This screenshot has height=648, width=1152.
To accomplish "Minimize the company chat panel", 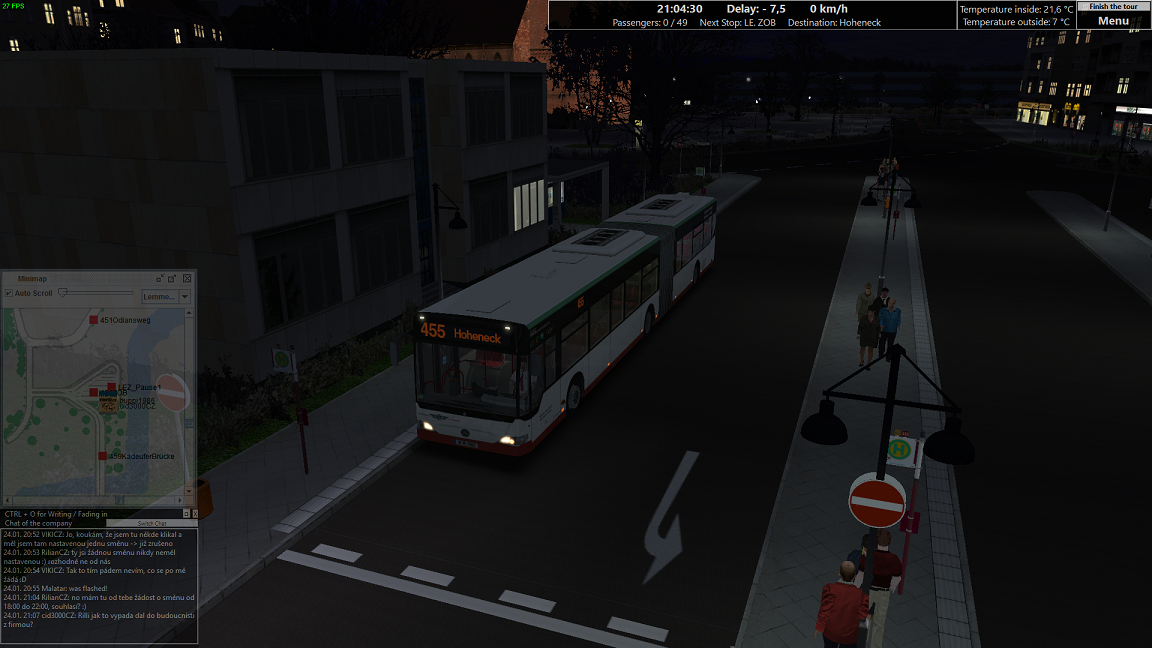I will coord(185,513).
